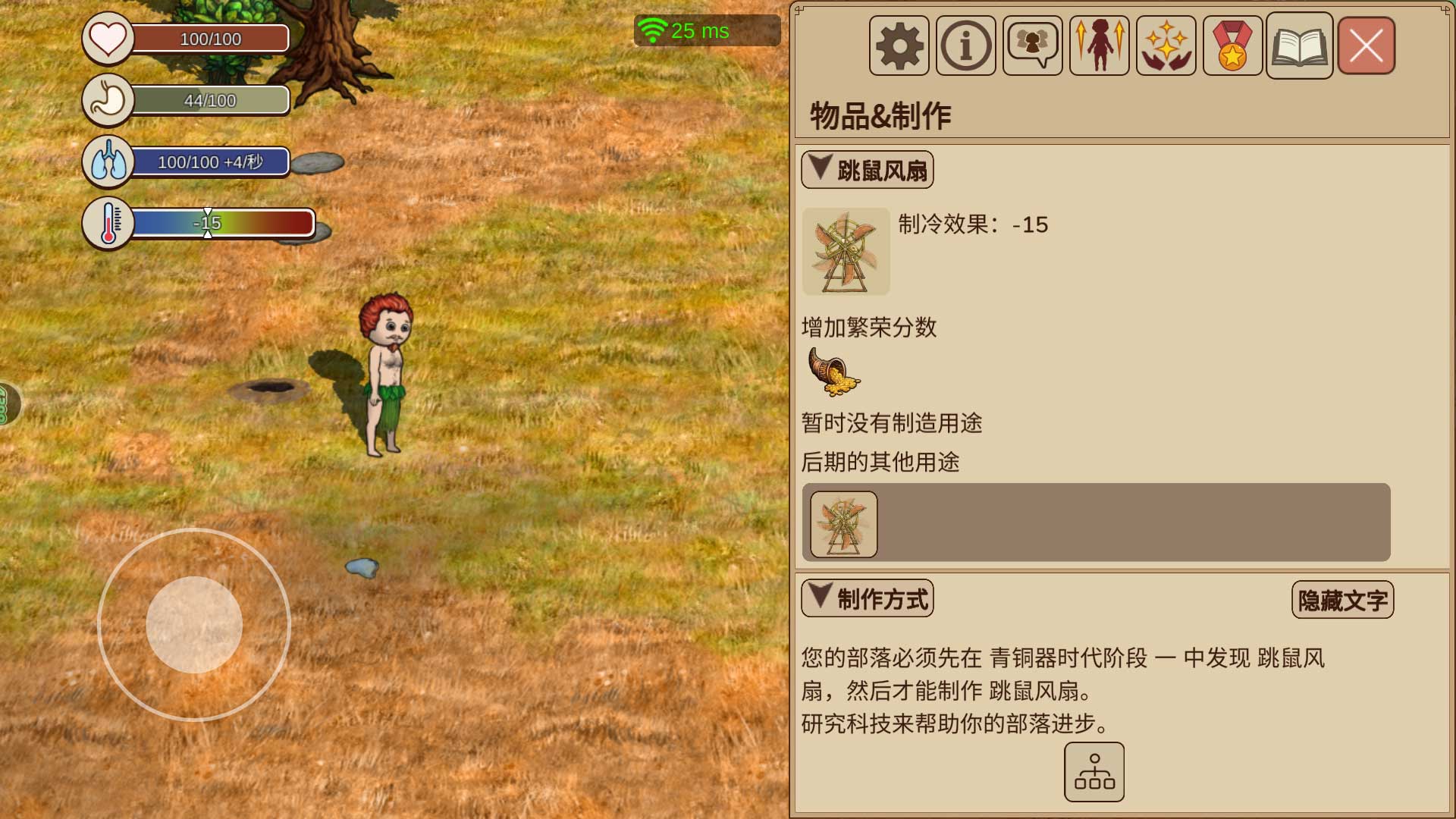Viewport: 1456px width, 819px height.
Task: Switch to the character growth tab
Action: click(1099, 45)
